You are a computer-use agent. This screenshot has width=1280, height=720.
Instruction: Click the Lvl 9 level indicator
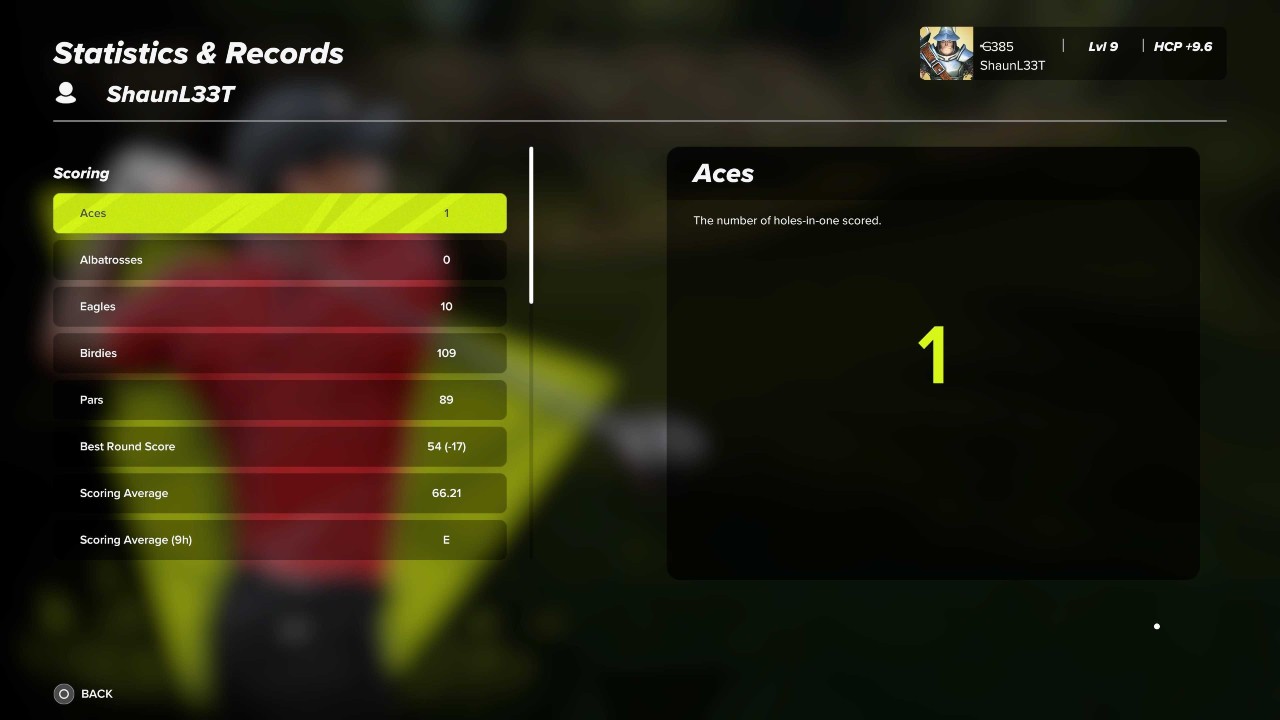(x=1103, y=46)
